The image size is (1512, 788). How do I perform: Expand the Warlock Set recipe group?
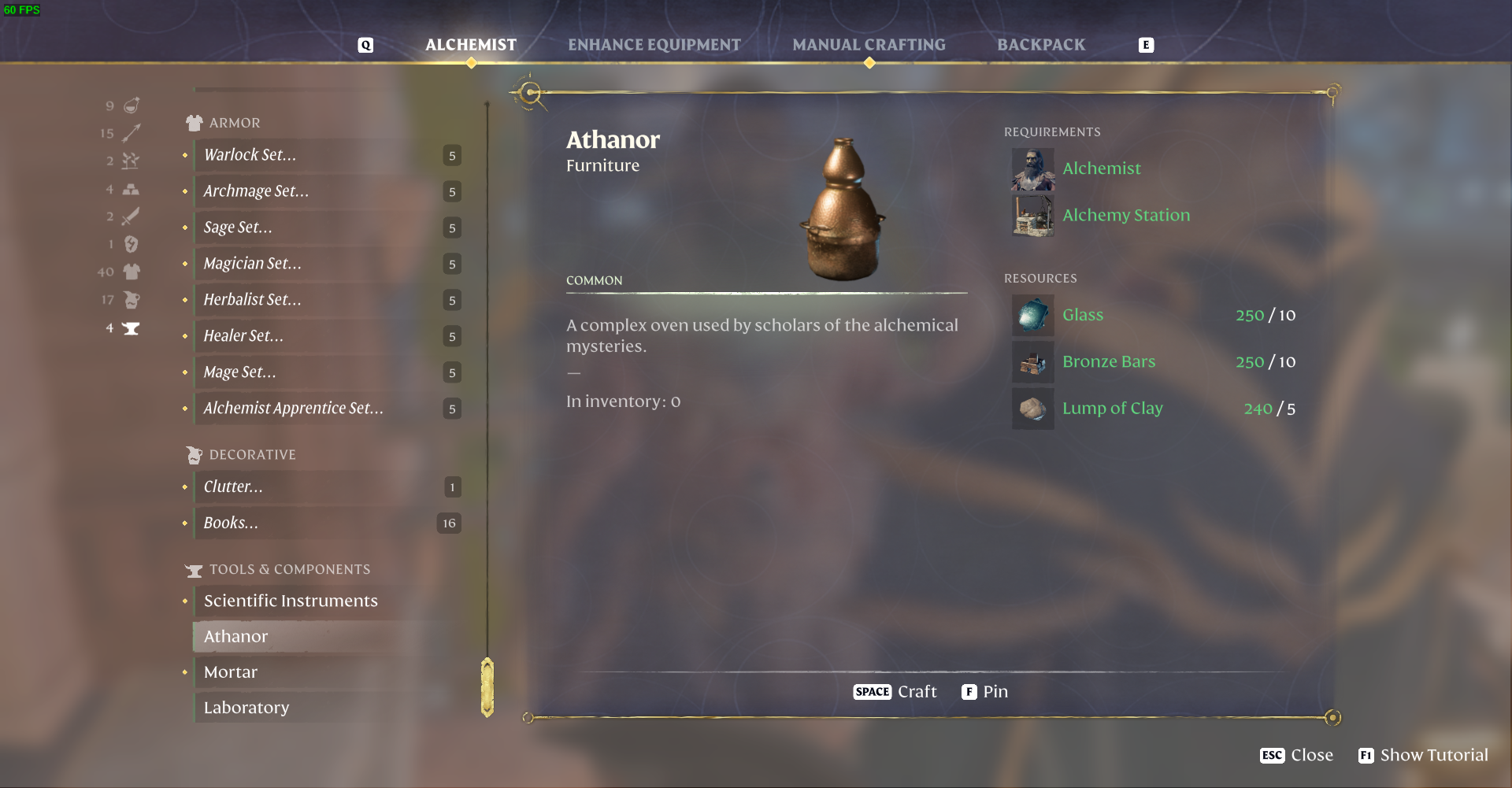click(x=250, y=155)
